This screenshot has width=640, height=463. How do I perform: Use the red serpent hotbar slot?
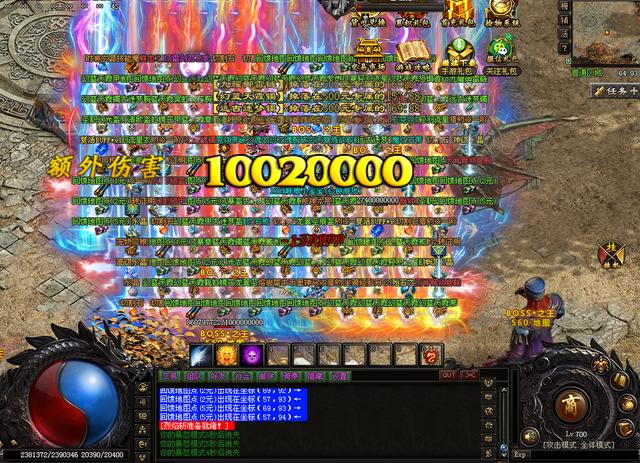[431, 355]
